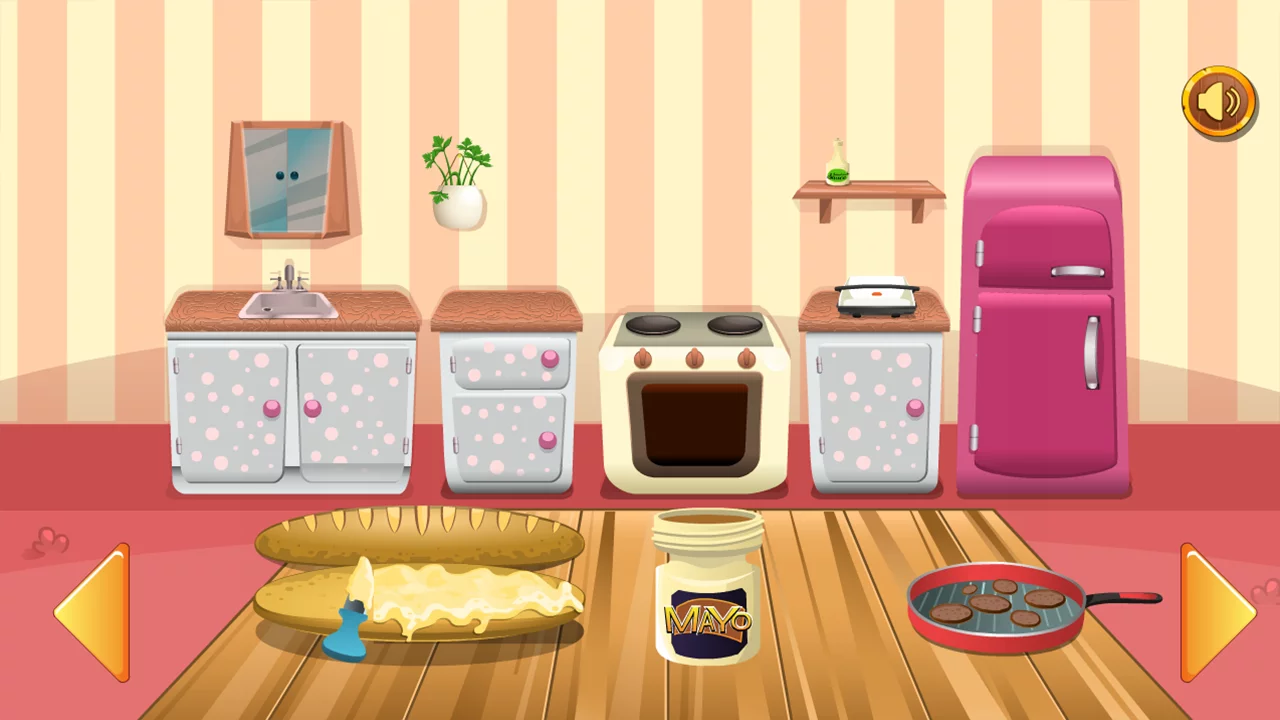The image size is (1280, 720).
Task: Toggle the sound speaker button
Action: click(x=1219, y=102)
